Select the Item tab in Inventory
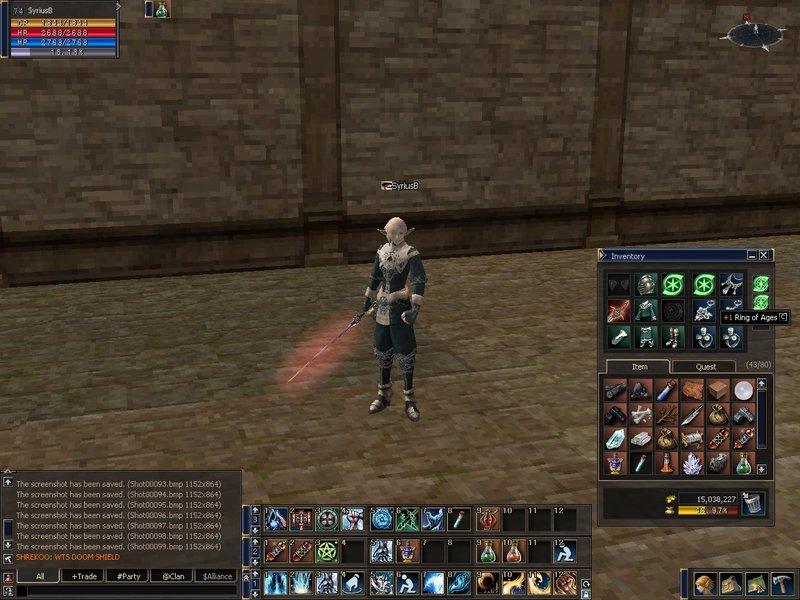800x600 pixels. [x=638, y=367]
